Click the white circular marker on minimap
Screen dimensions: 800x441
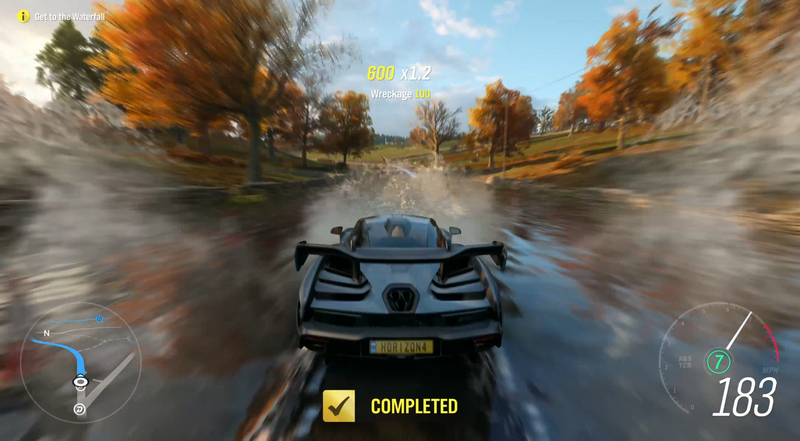tap(79, 409)
